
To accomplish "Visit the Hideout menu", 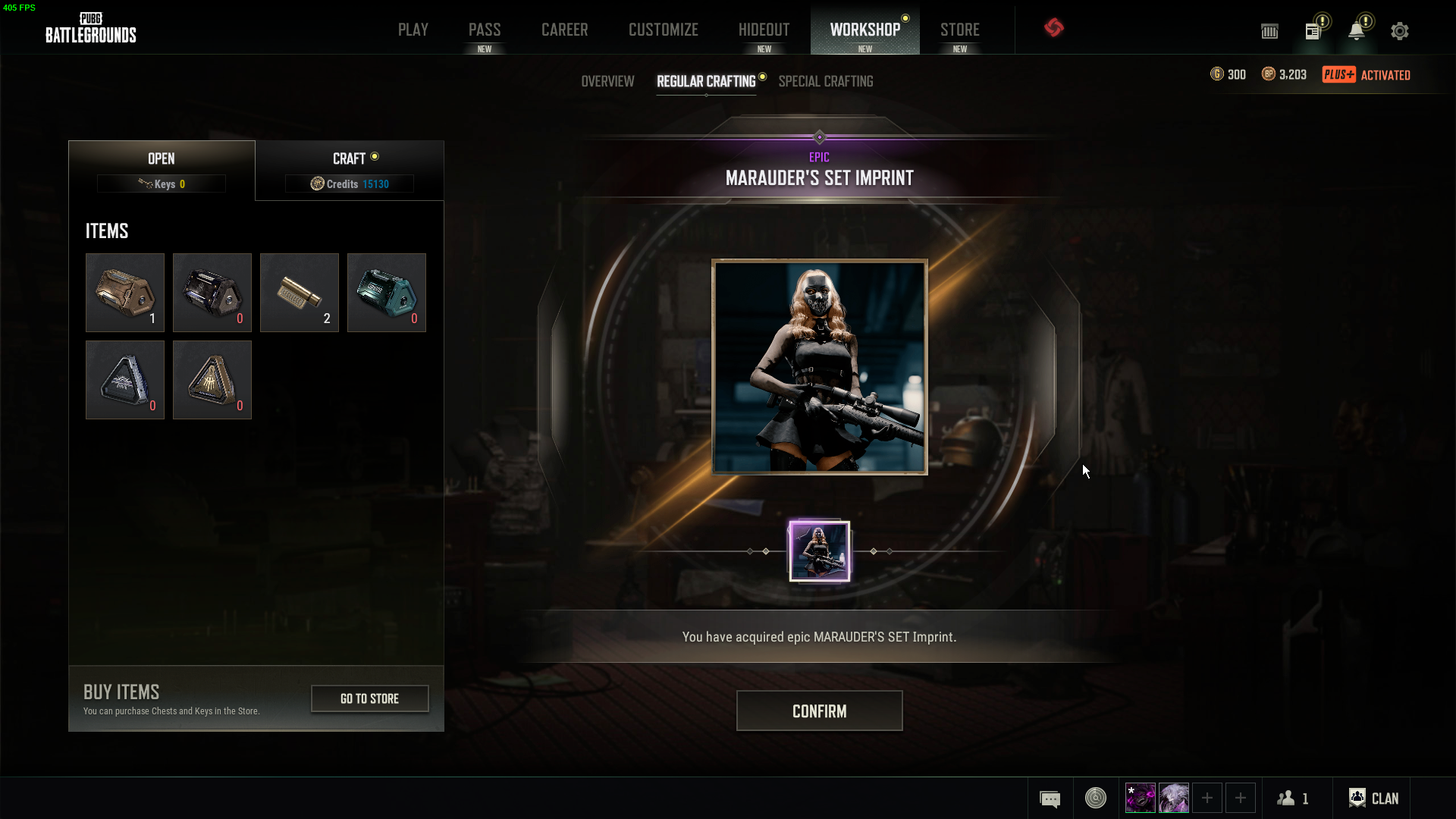I will pos(764,30).
